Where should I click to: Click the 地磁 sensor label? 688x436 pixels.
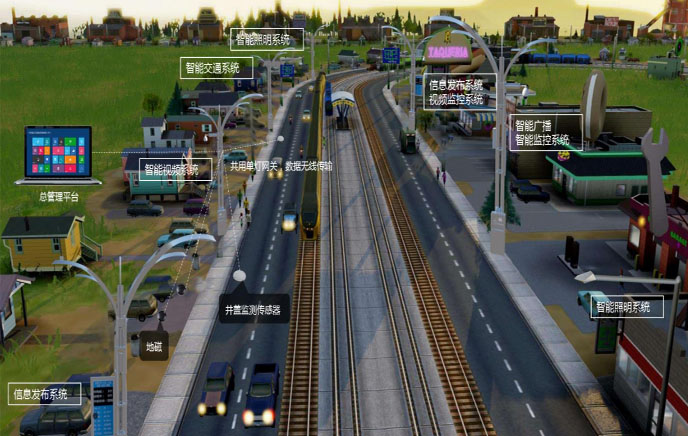(x=153, y=345)
